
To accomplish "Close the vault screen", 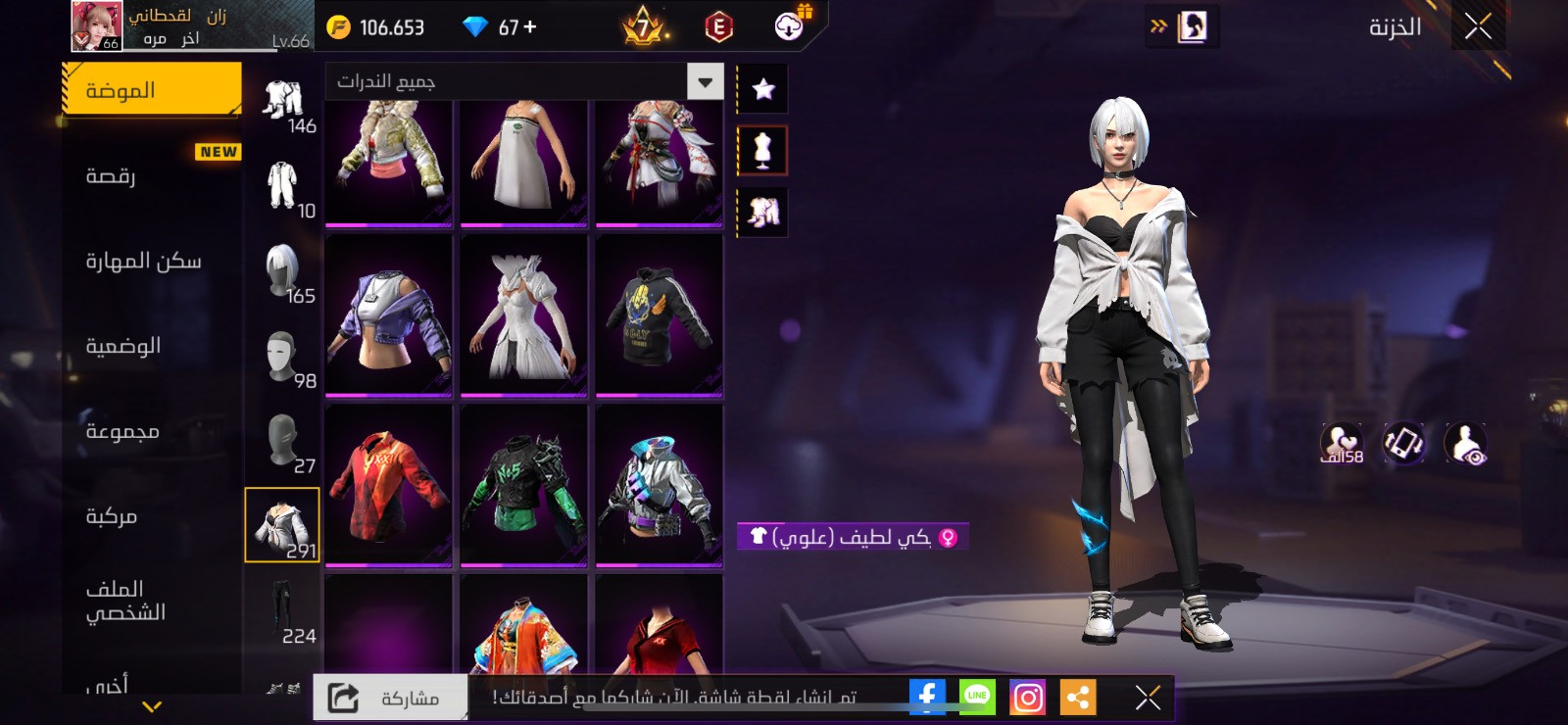I will click(x=1478, y=26).
